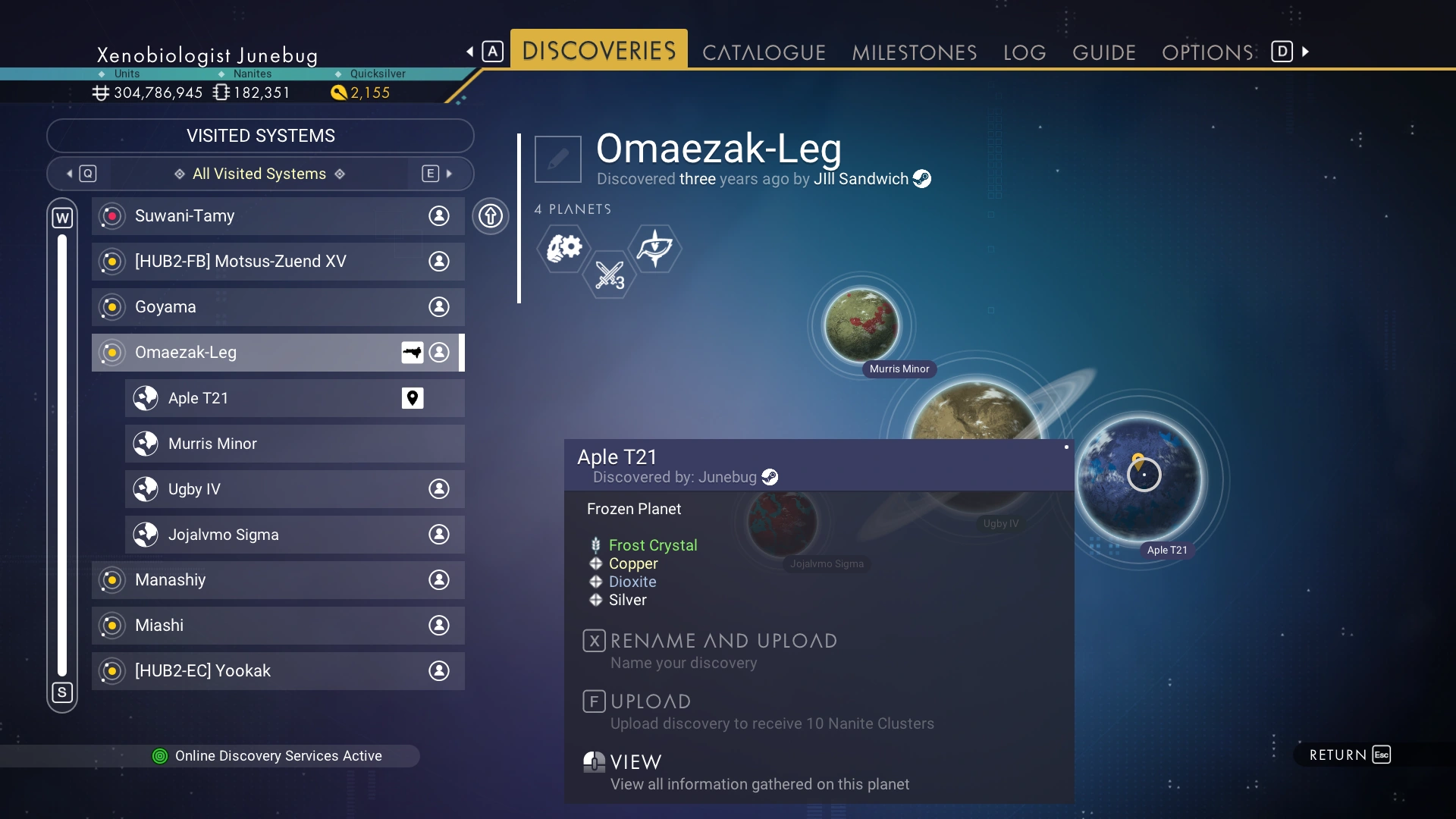Choose the Ugby IV planet row

294,489
